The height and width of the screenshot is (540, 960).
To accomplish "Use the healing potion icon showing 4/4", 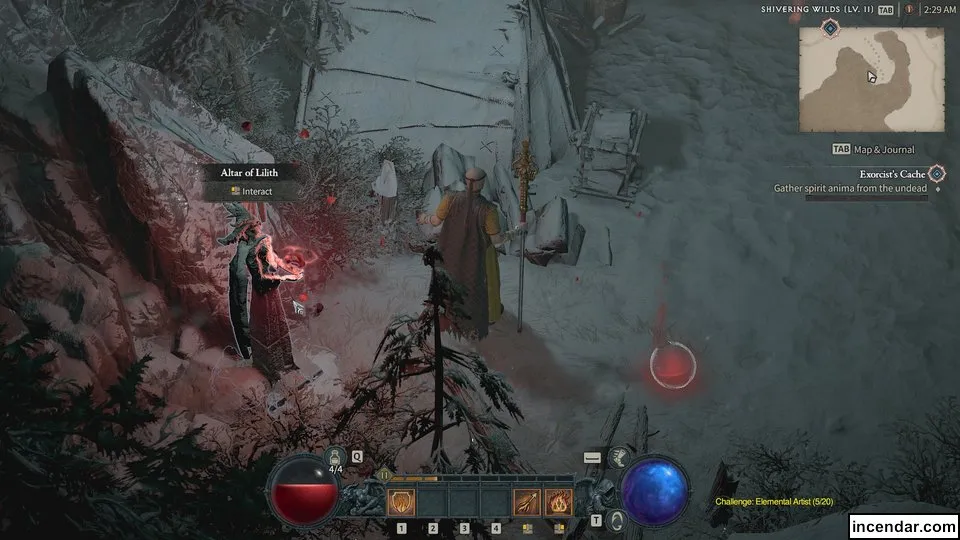I will 337,458.
